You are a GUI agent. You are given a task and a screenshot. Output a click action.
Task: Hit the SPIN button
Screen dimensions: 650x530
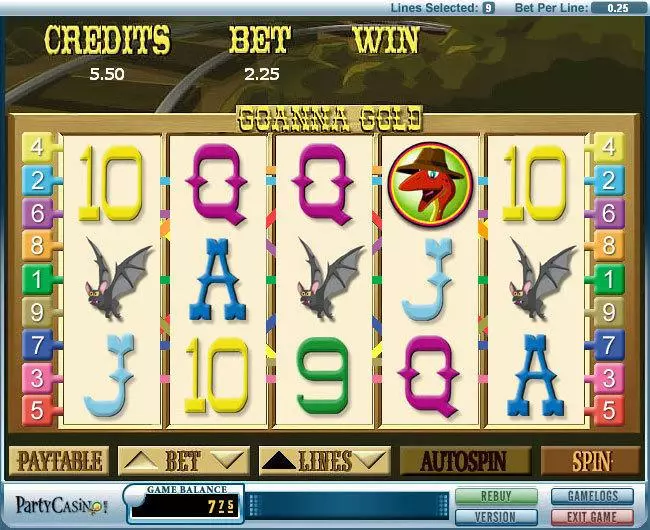pyautogui.click(x=590, y=461)
